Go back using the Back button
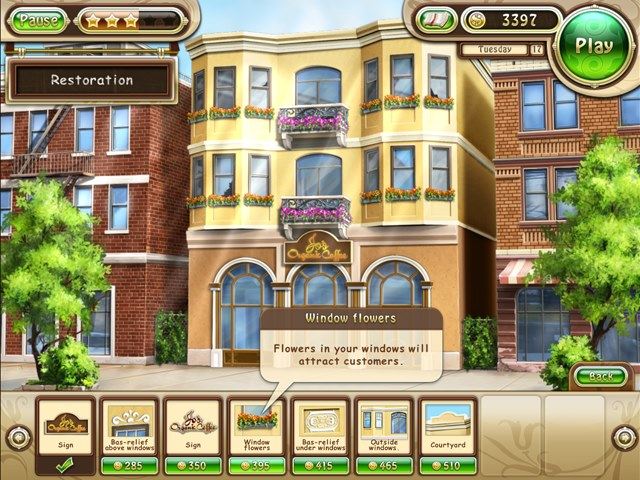Screen dimensions: 640x480 [600, 376]
